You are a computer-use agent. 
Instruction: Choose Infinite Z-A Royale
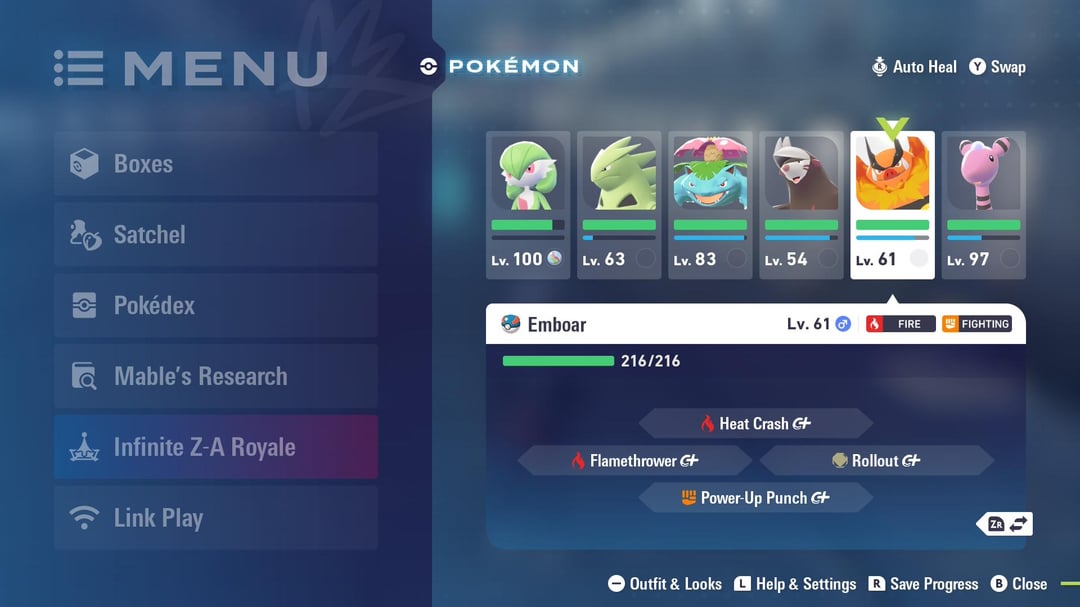point(215,447)
